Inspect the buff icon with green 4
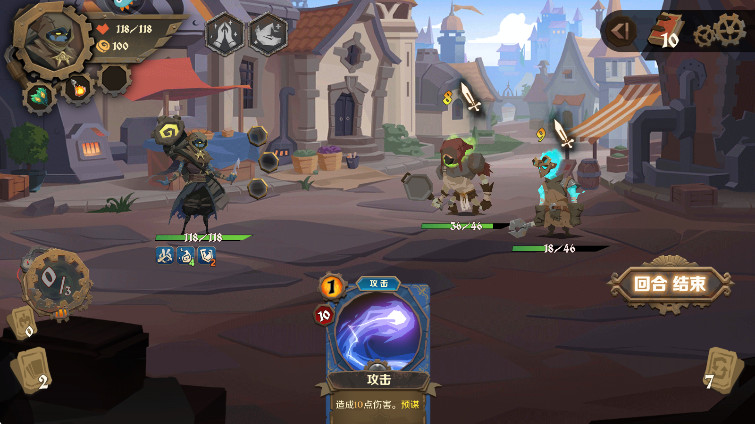Viewport: 755px width, 424px height. [186, 256]
